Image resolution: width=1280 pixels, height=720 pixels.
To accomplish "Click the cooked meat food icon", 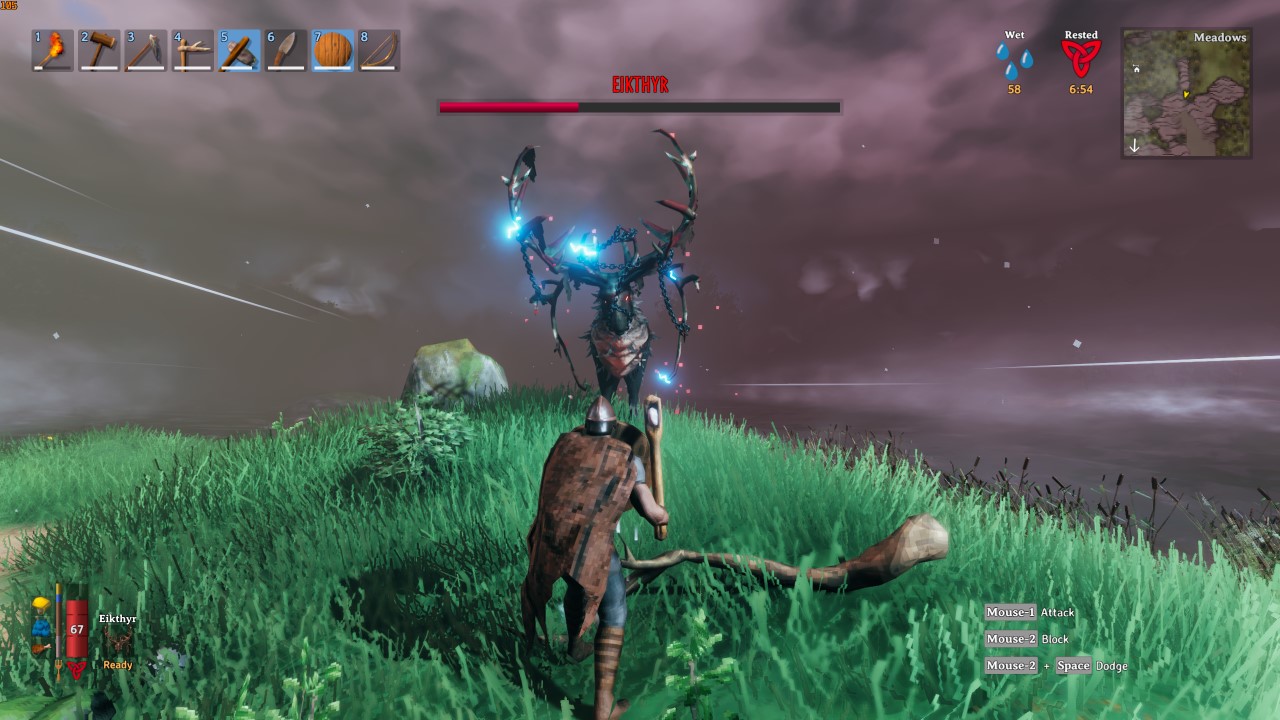I will point(40,648).
